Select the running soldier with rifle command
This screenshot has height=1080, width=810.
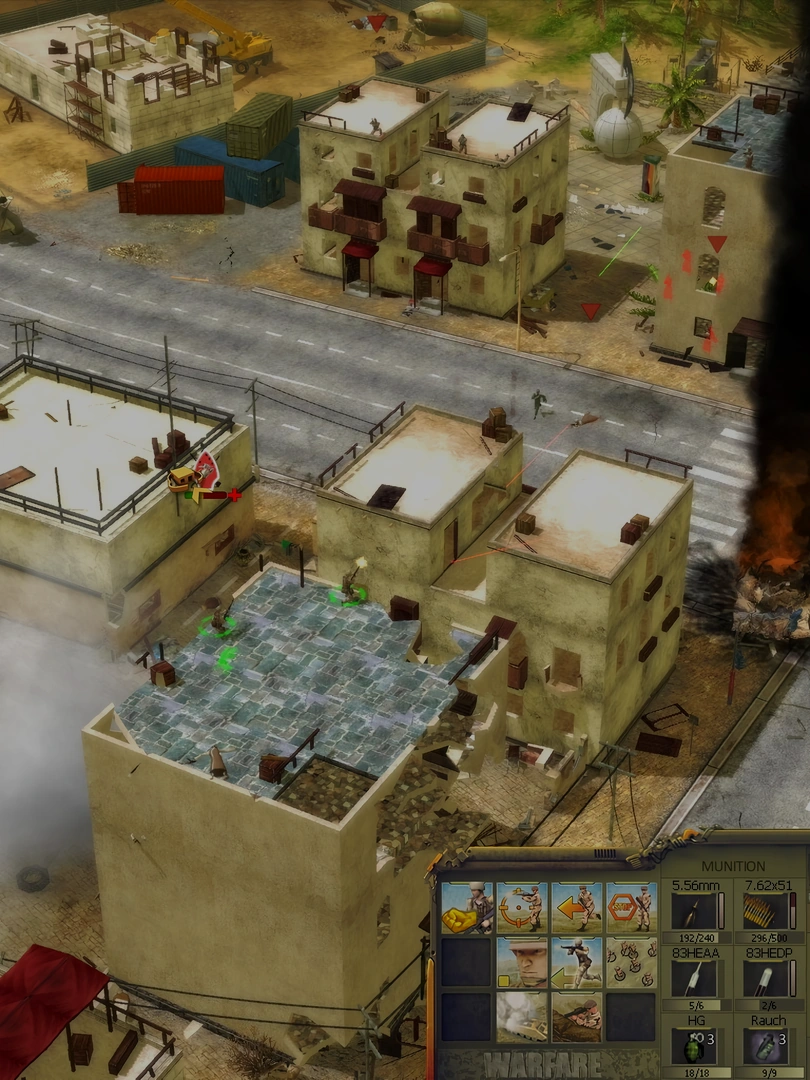[x=576, y=962]
